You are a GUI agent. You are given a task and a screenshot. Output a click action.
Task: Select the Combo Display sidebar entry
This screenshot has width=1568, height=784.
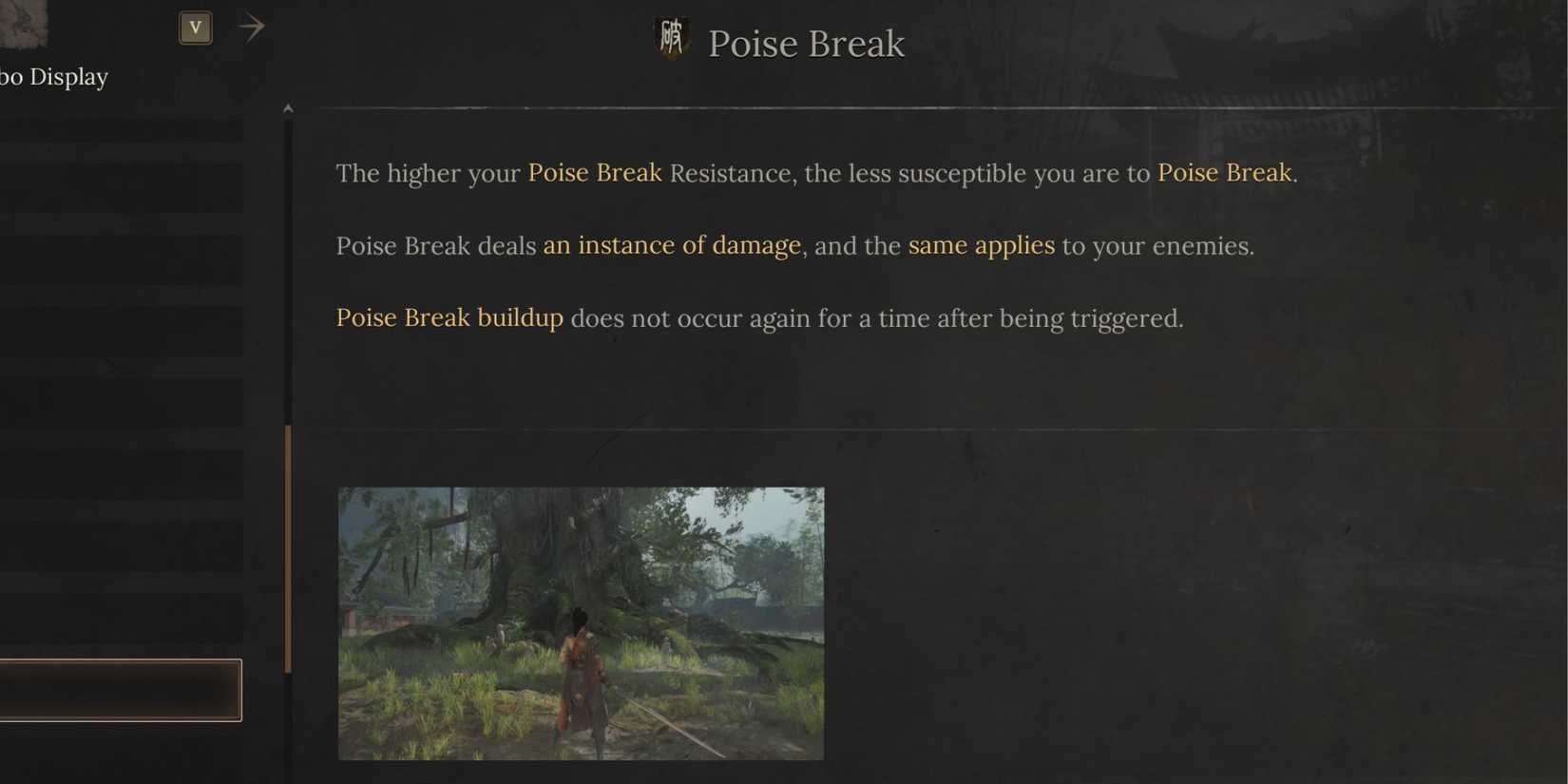pyautogui.click(x=53, y=76)
